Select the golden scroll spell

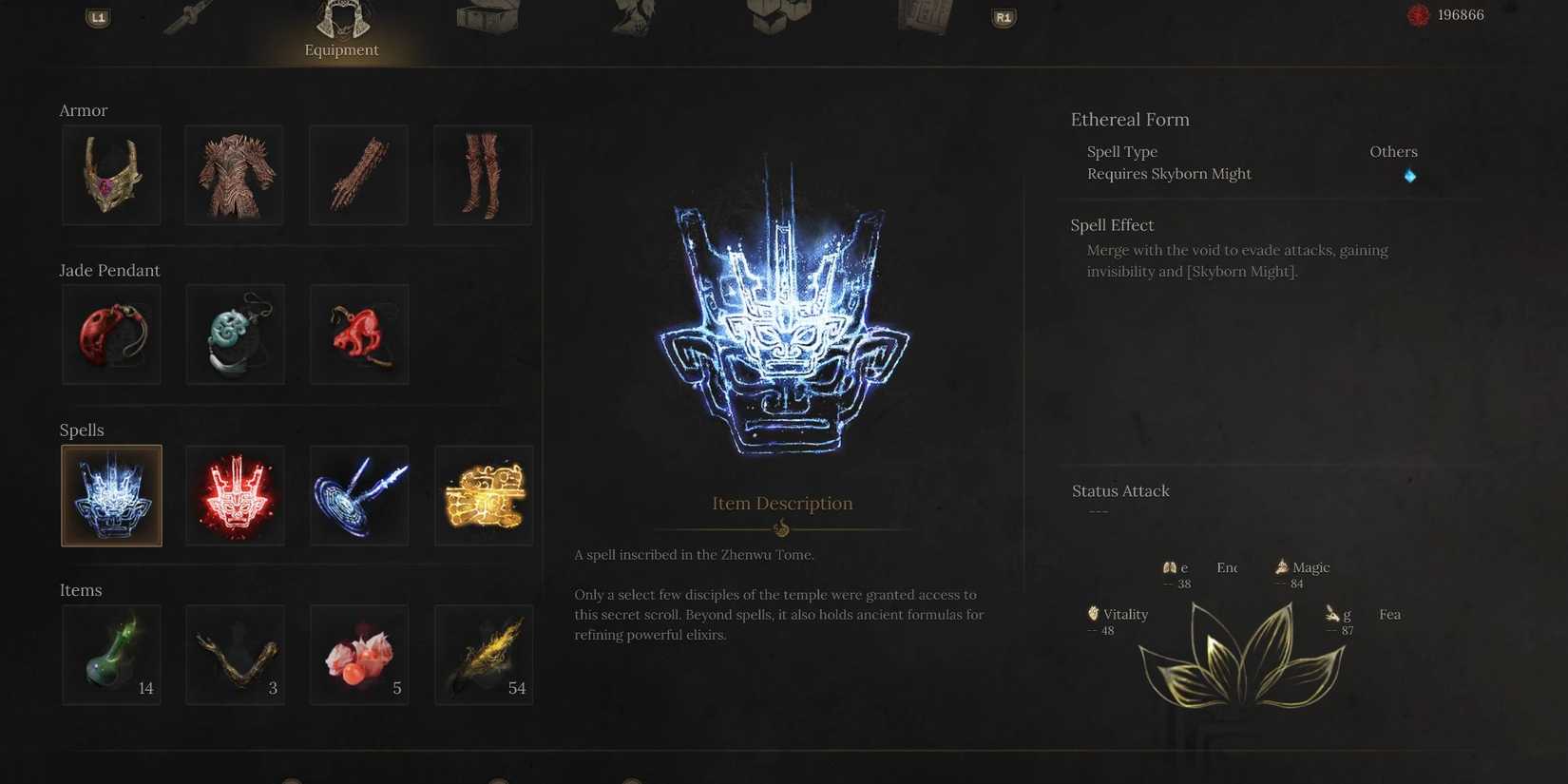coord(483,495)
